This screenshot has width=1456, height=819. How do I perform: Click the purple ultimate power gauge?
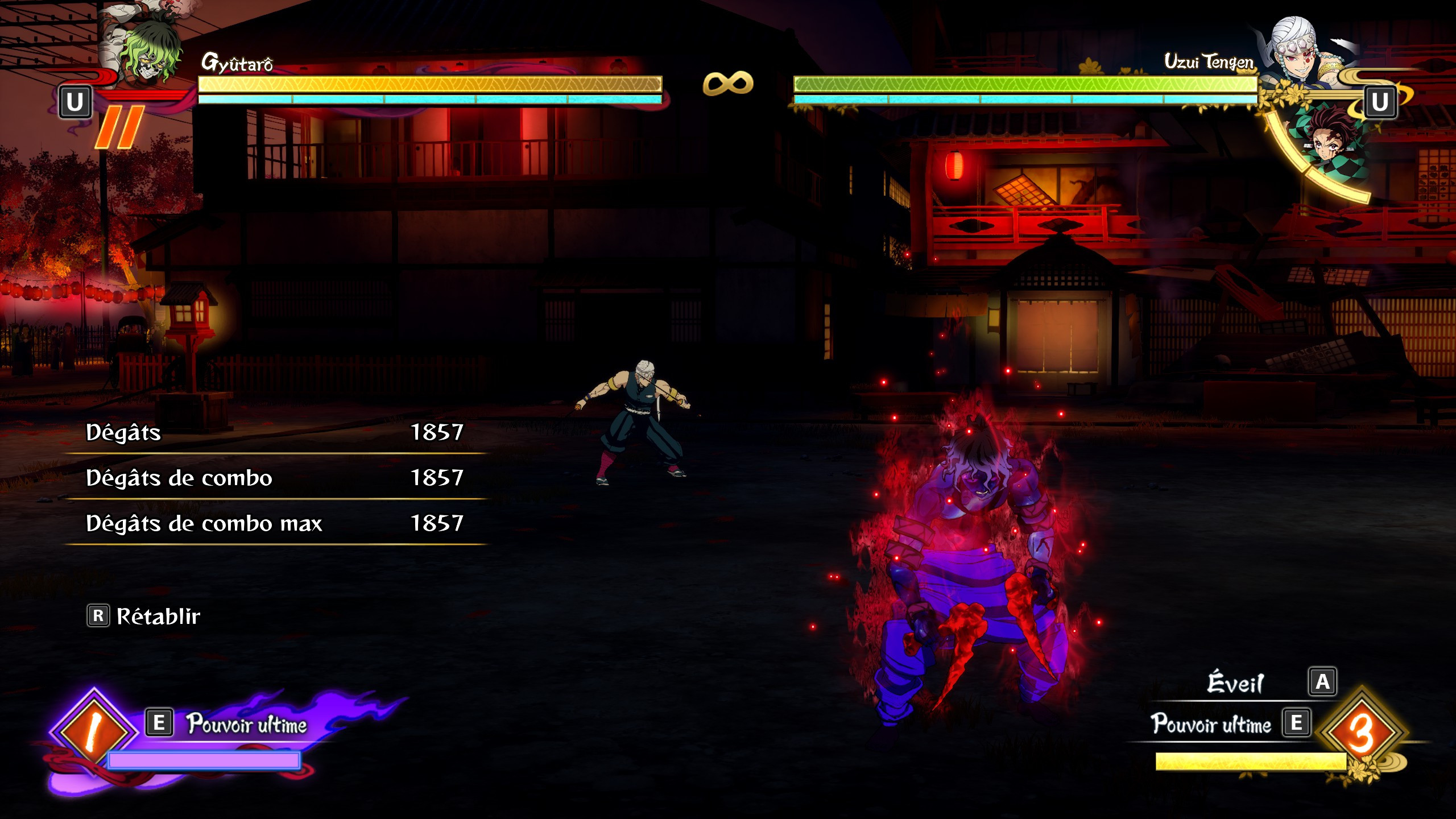[x=205, y=760]
